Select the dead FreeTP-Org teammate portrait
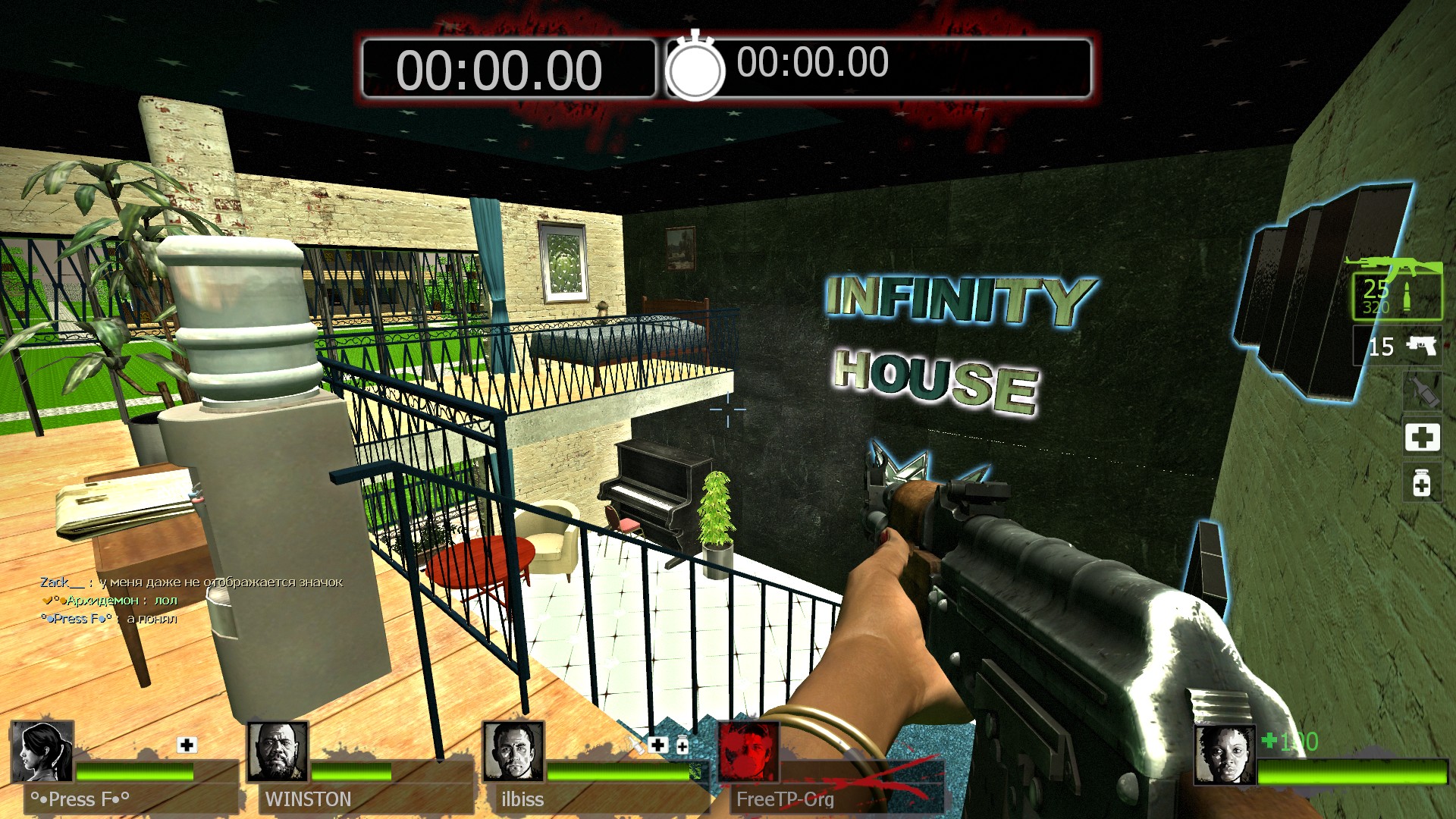The image size is (1456, 819). [x=748, y=752]
